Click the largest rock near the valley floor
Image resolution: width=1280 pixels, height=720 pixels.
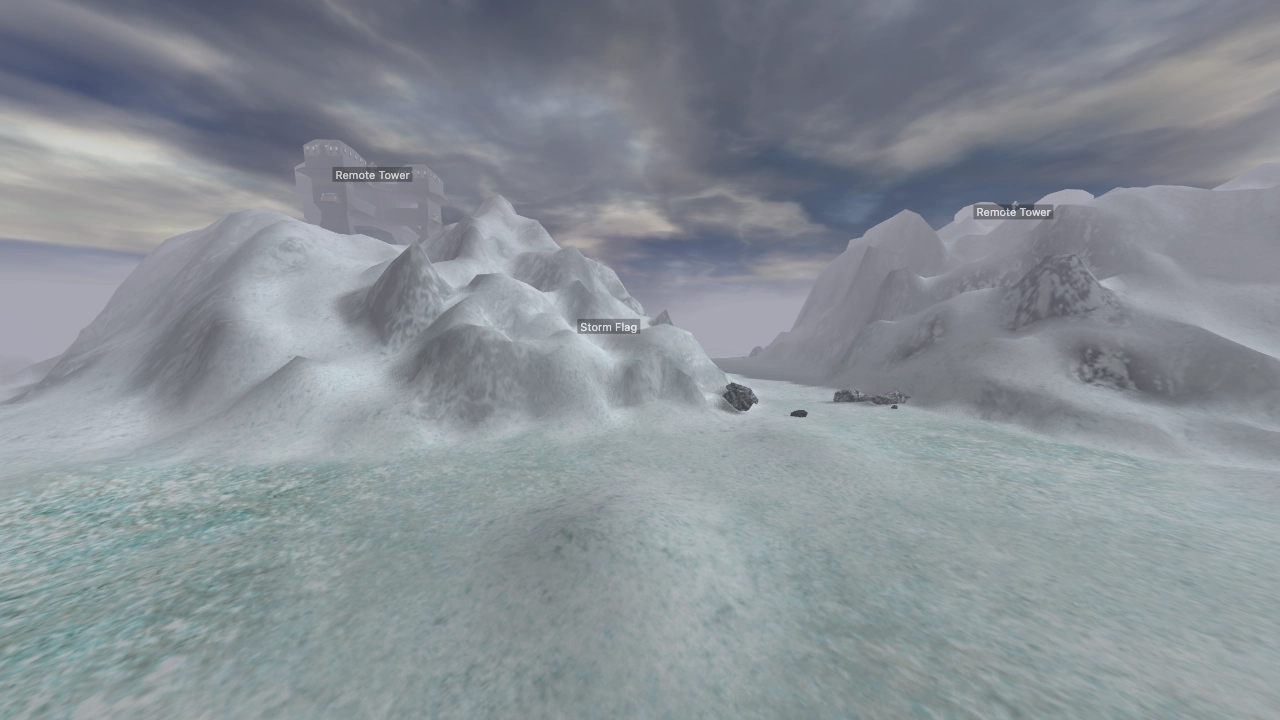[x=737, y=396]
